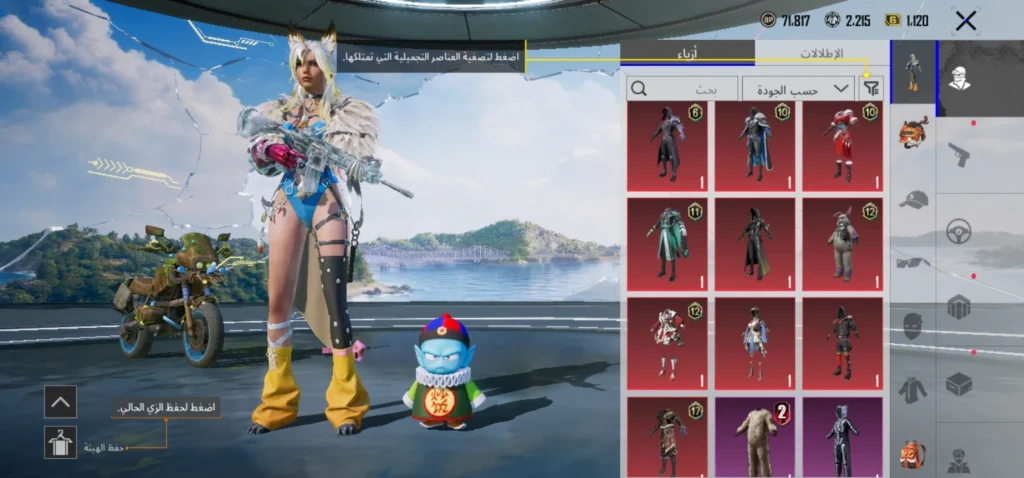Screen dimensions: 1024x478
Task: Open the orange backpack category
Action: tap(913, 452)
